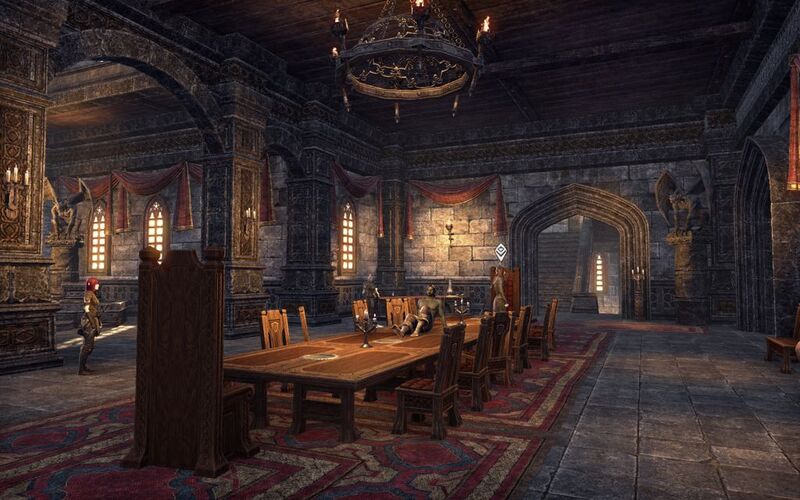Click the white quest marker above the NPC
Viewport: 800px width, 500px height.
[x=500, y=252]
